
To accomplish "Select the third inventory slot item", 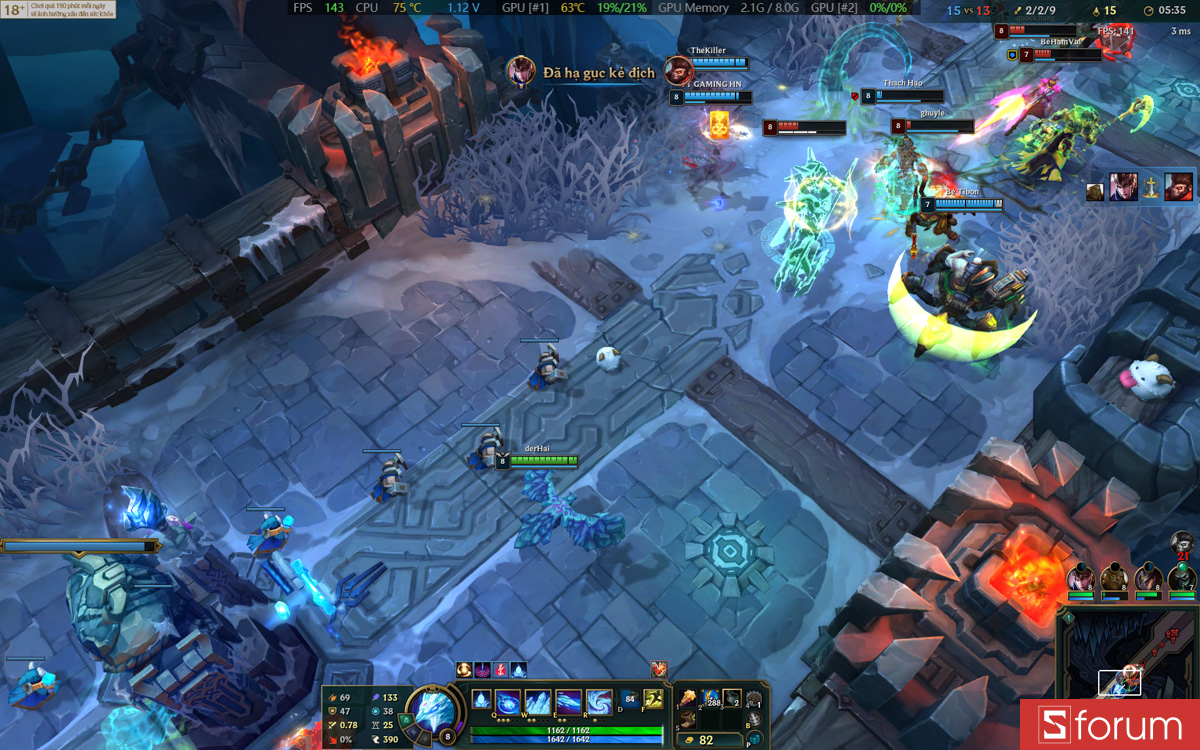I will pyautogui.click(x=733, y=698).
